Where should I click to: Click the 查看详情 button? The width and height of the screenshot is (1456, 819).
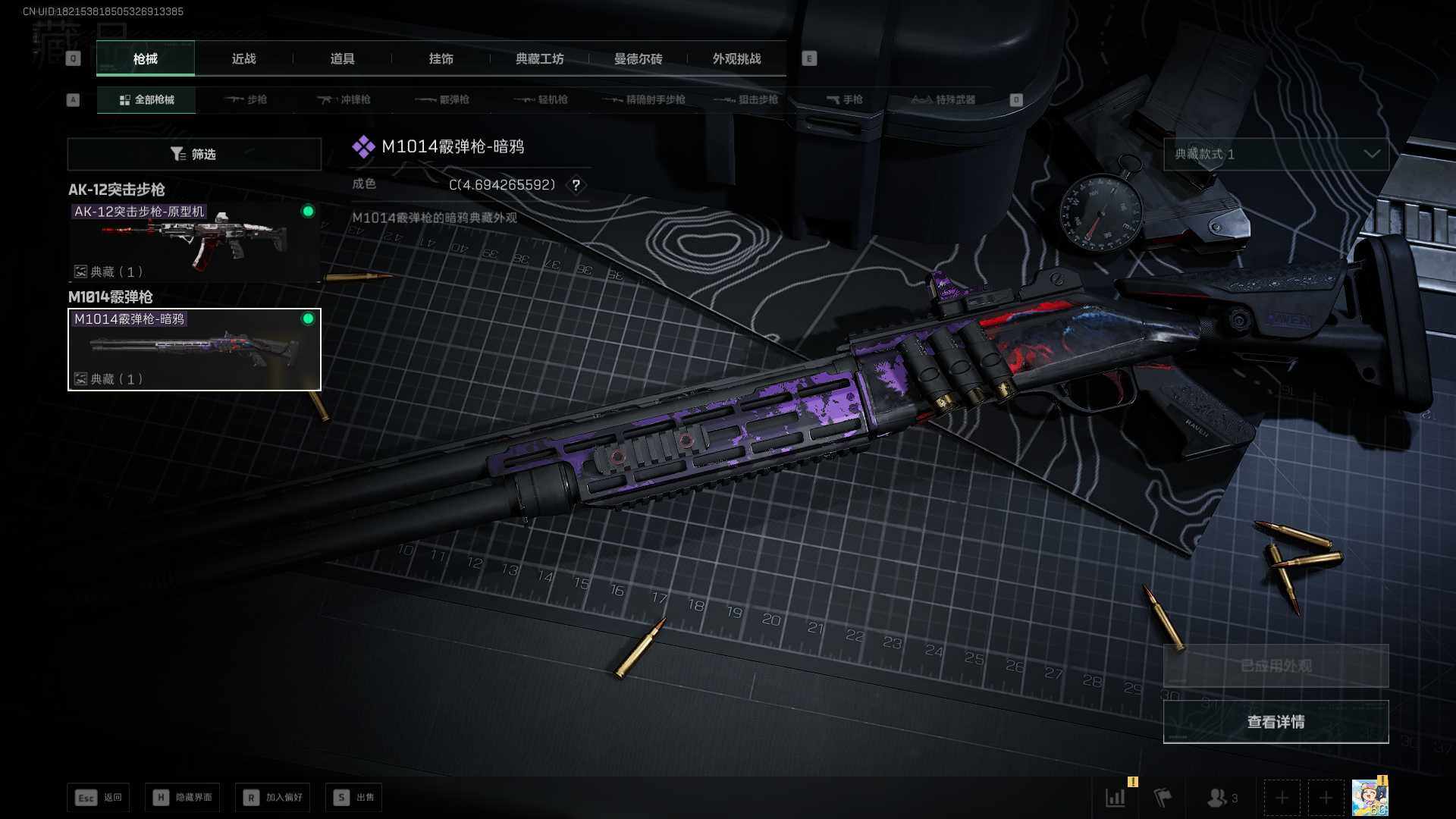[1276, 721]
